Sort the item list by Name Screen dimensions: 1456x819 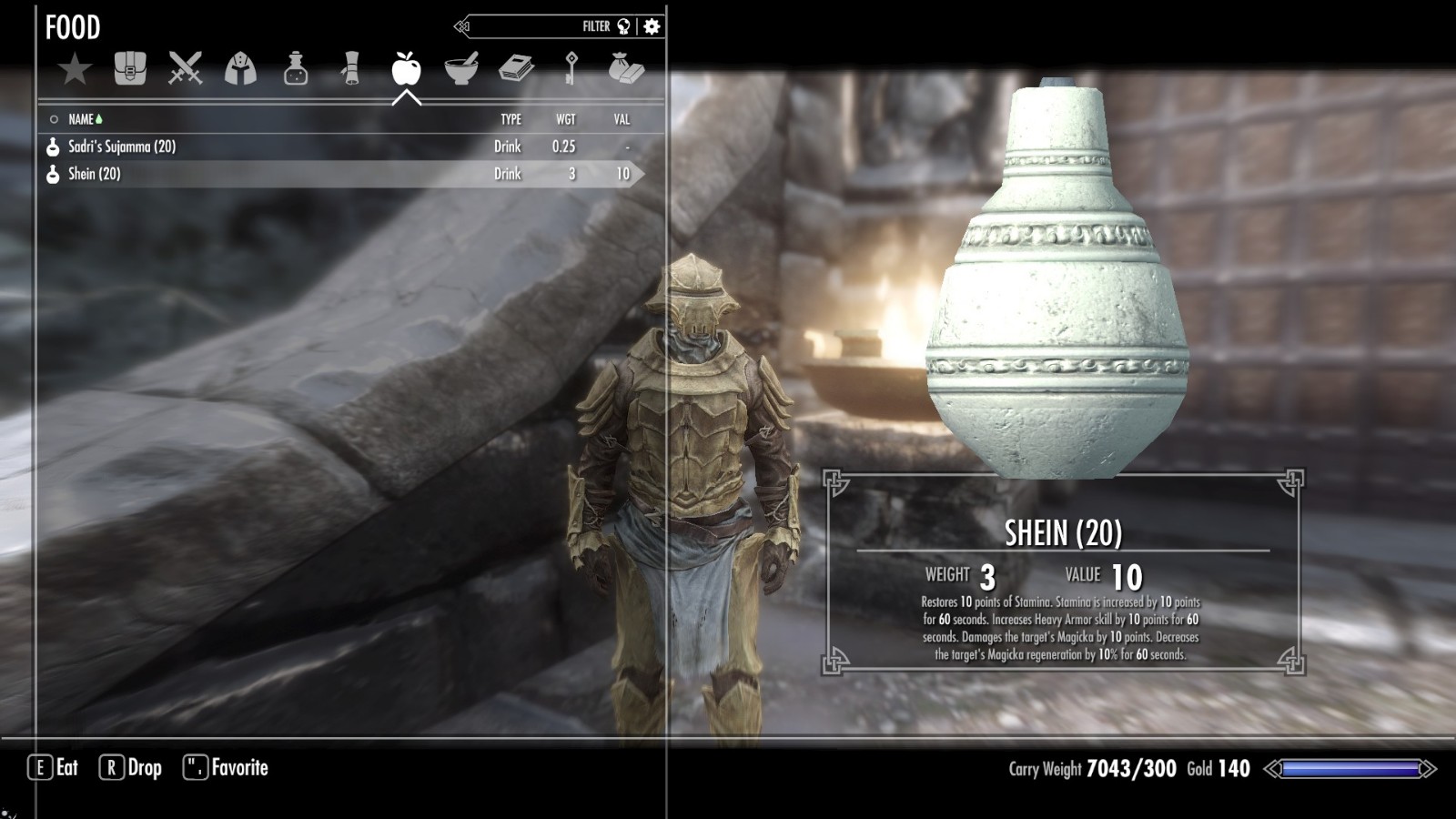[81, 119]
